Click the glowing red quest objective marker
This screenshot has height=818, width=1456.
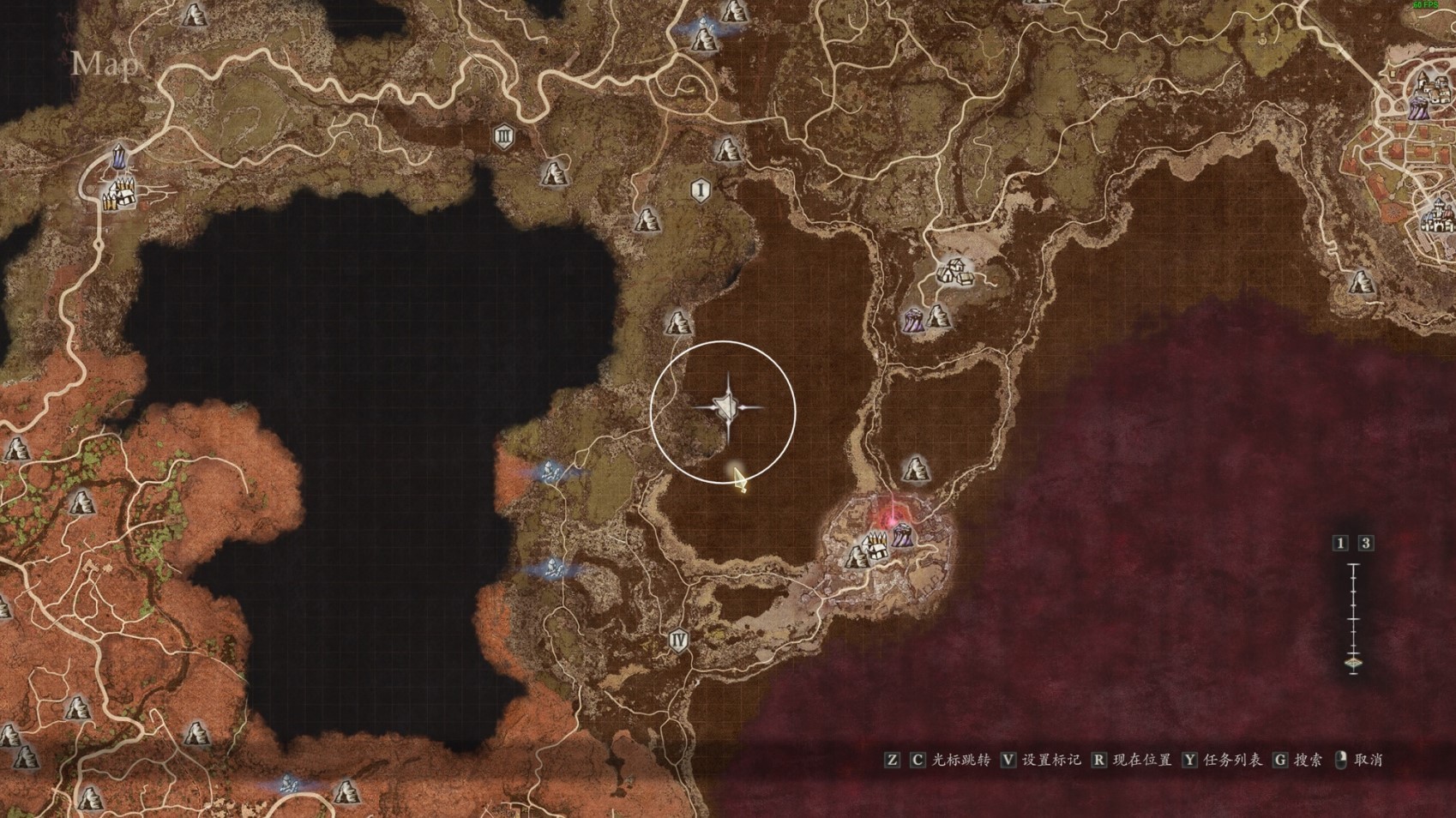pyautogui.click(x=892, y=517)
